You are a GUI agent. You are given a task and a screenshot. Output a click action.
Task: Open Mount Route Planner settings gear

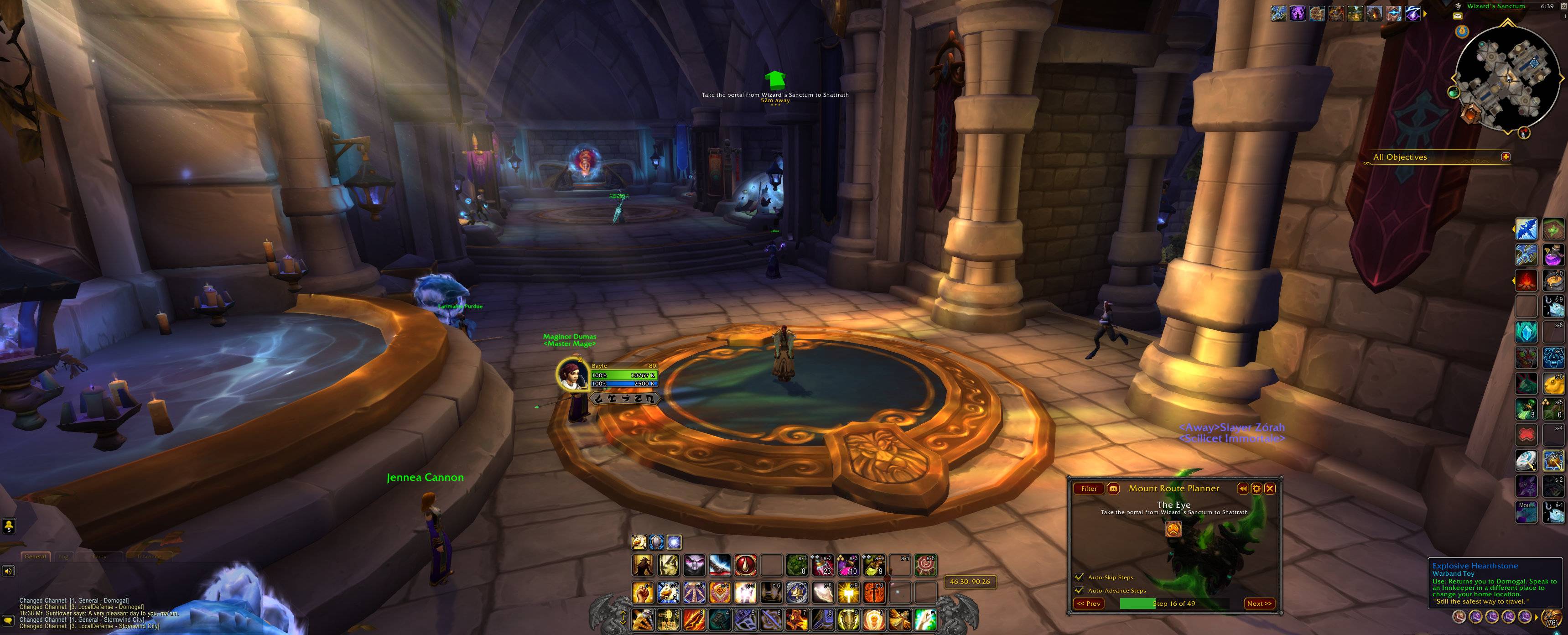(1256, 489)
